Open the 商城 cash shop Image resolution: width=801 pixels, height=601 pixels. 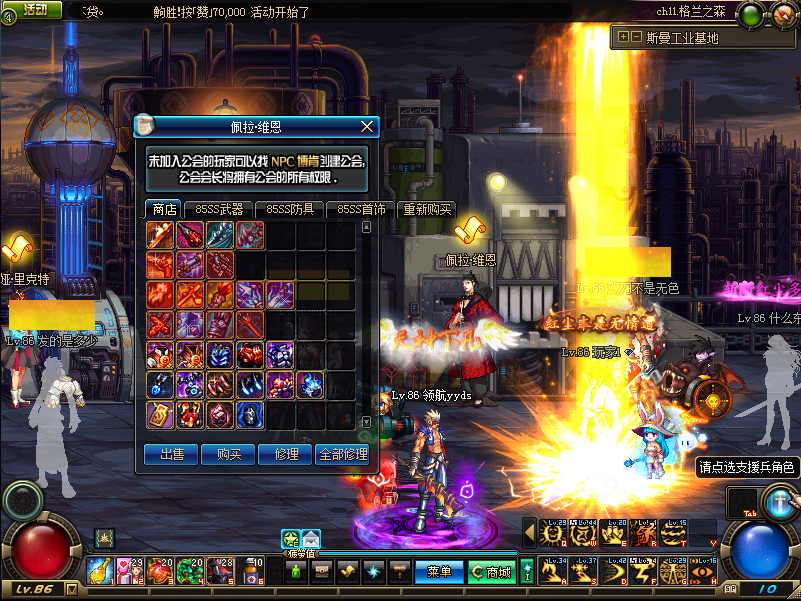click(492, 572)
